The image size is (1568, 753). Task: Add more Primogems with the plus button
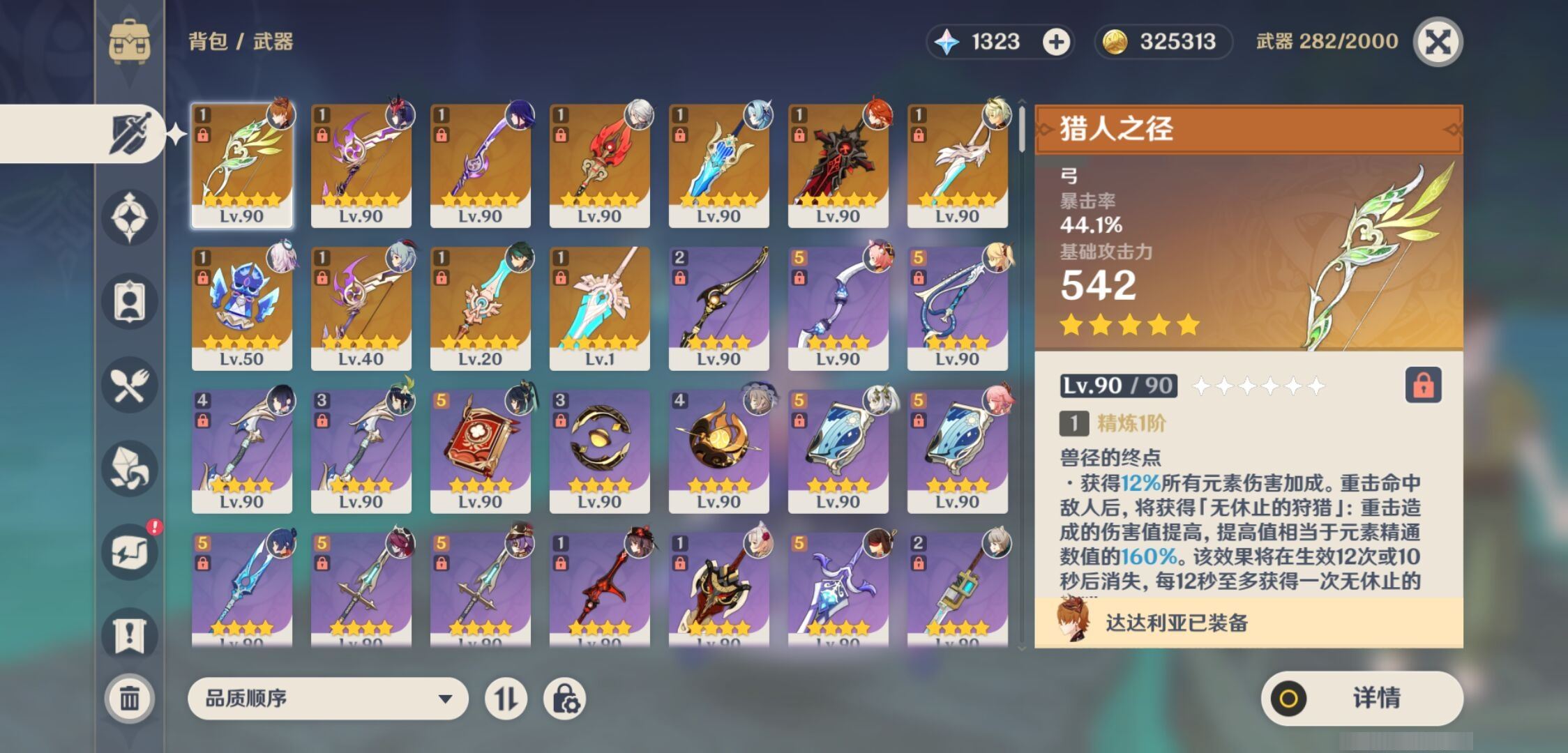[1056, 42]
